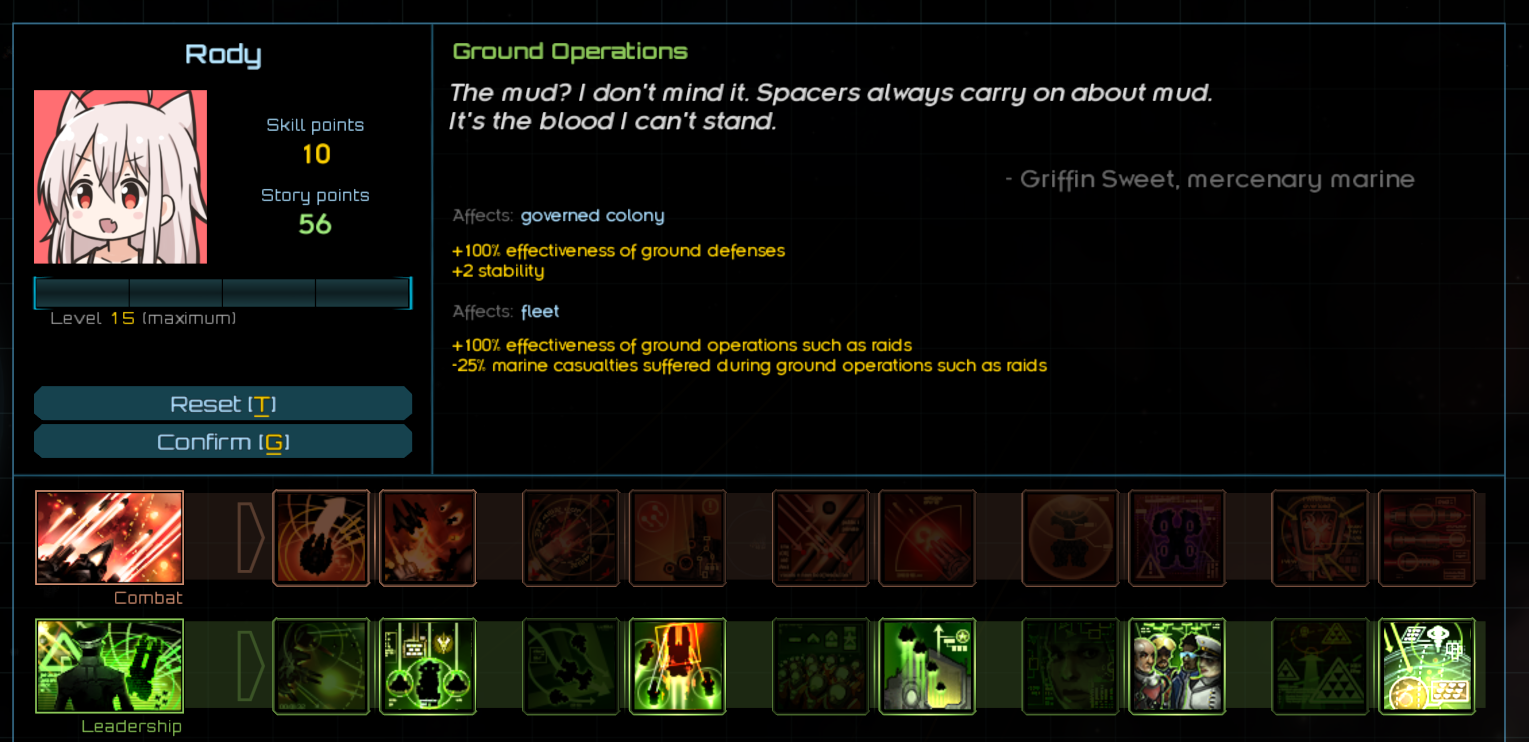Confirm the skill selections
Viewport: 1529px width, 742px height.
pos(223,441)
